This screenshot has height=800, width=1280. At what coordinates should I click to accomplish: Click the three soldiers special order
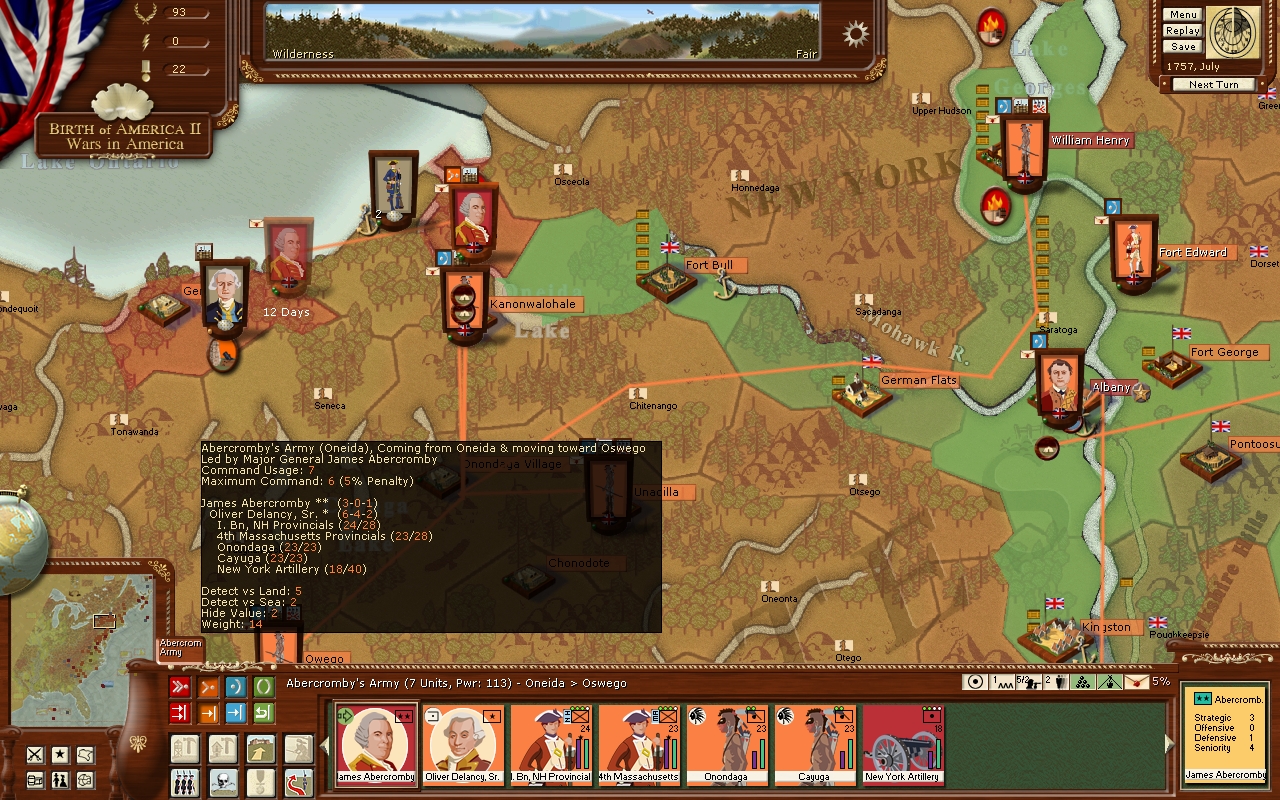coord(184,780)
